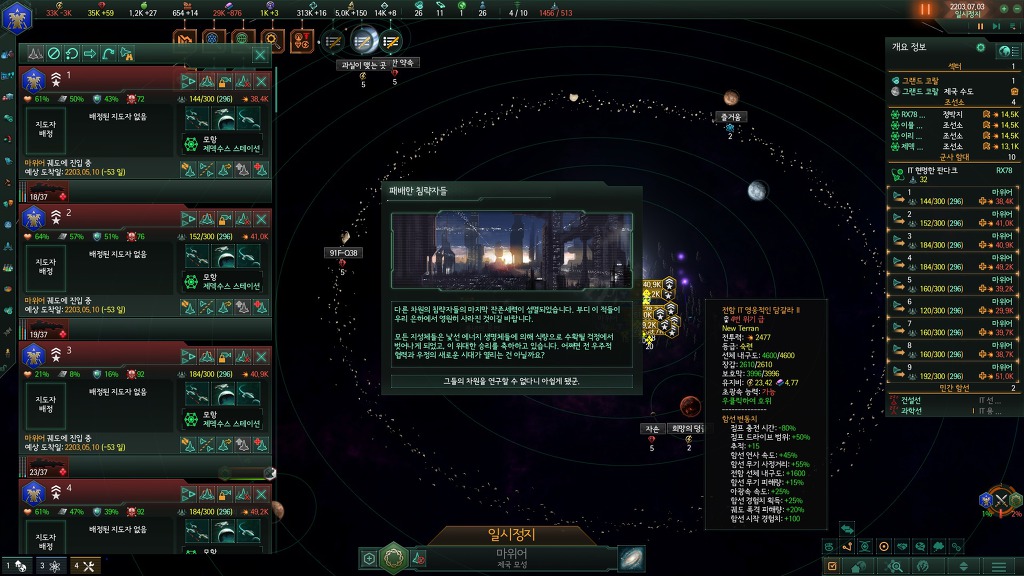Select control group tab 4 with tools icon
The height and width of the screenshot is (576, 1024).
click(83, 566)
